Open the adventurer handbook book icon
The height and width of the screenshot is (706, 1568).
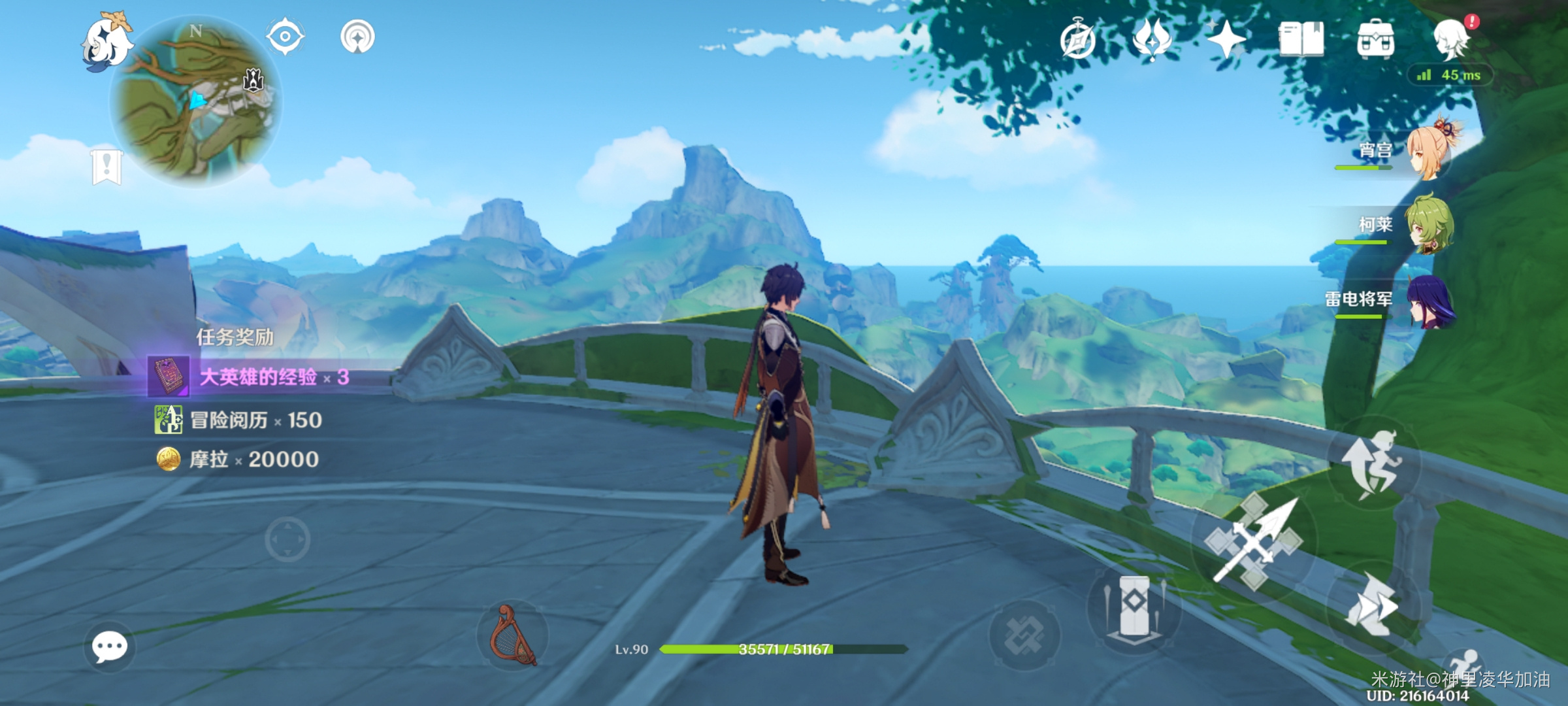1301,39
